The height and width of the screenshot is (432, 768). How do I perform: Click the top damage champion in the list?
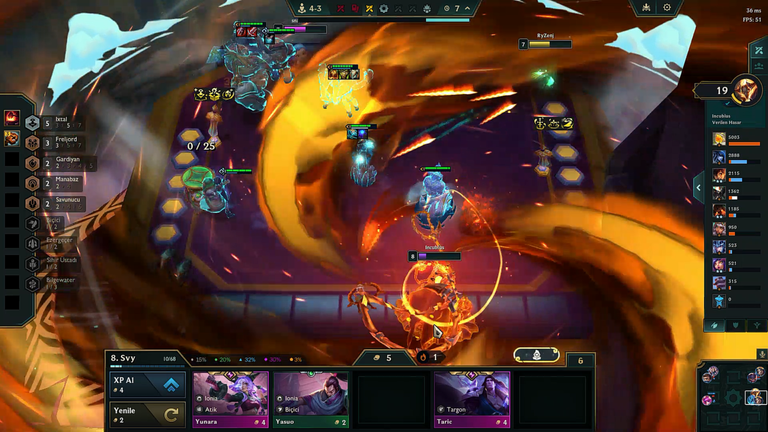(x=720, y=139)
